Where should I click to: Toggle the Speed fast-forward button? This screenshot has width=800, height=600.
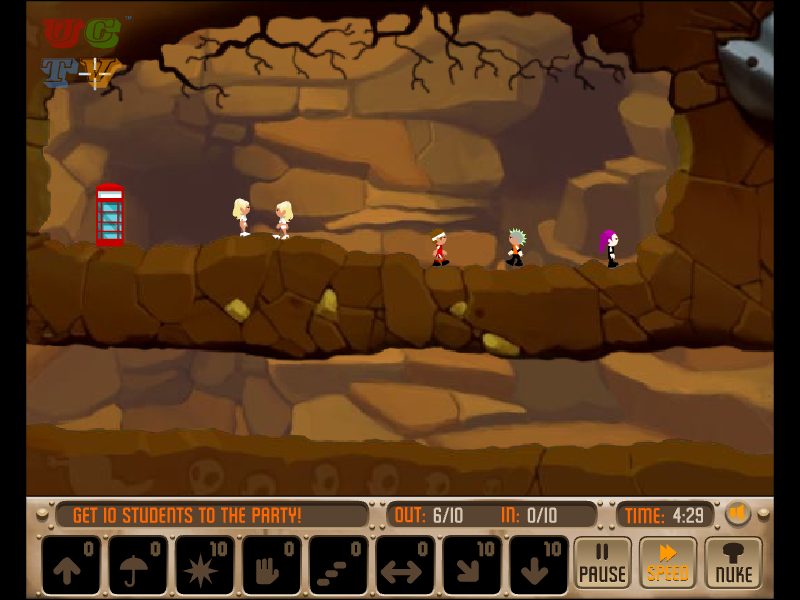[667, 563]
